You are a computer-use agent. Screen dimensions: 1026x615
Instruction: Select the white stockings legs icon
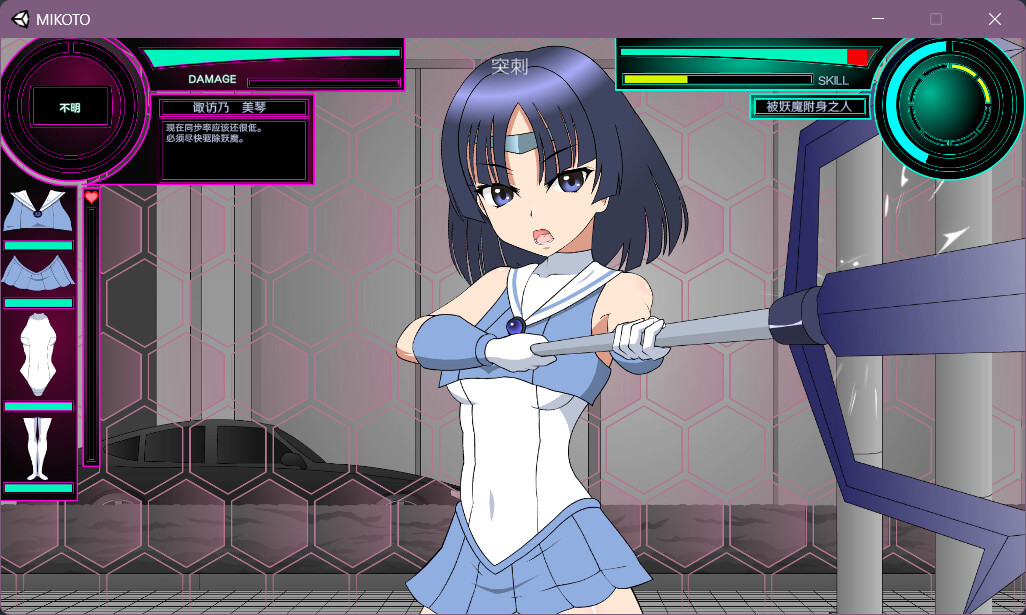pyautogui.click(x=38, y=447)
